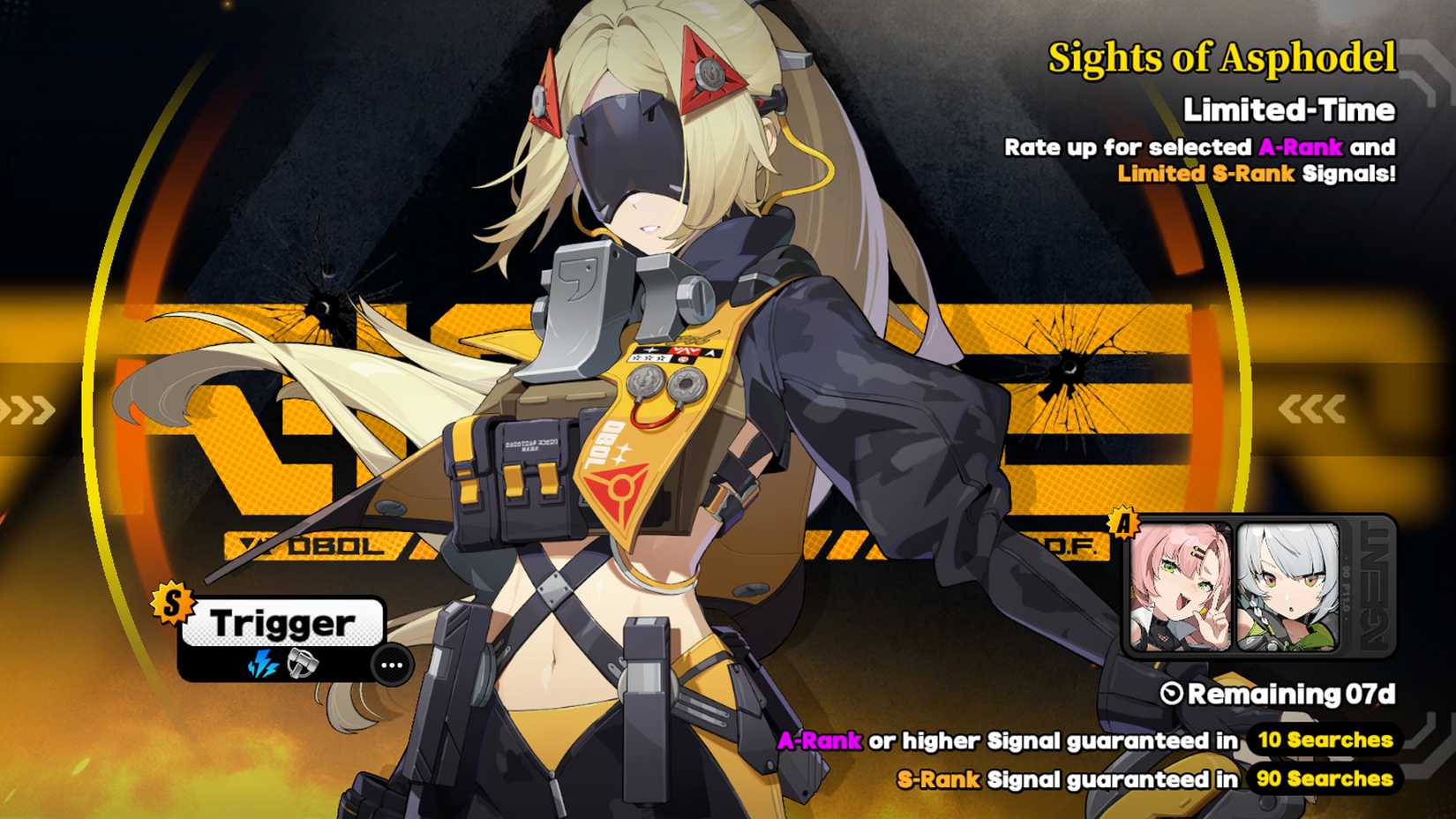Click the Limited-Time label
Screen dimensions: 1456x819
point(1291,110)
